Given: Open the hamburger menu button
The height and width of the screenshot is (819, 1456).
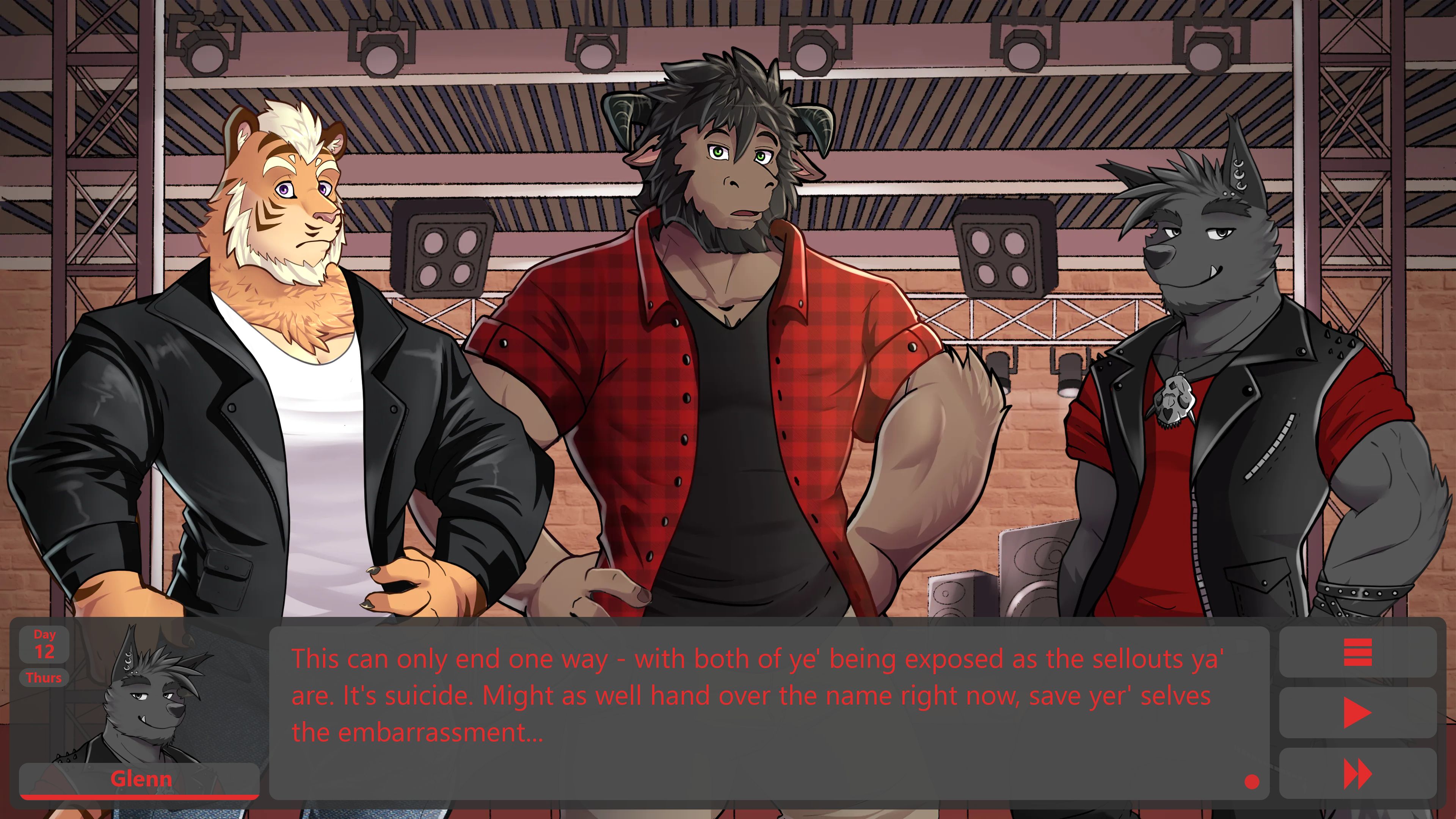Looking at the screenshot, I should pos(1357,652).
